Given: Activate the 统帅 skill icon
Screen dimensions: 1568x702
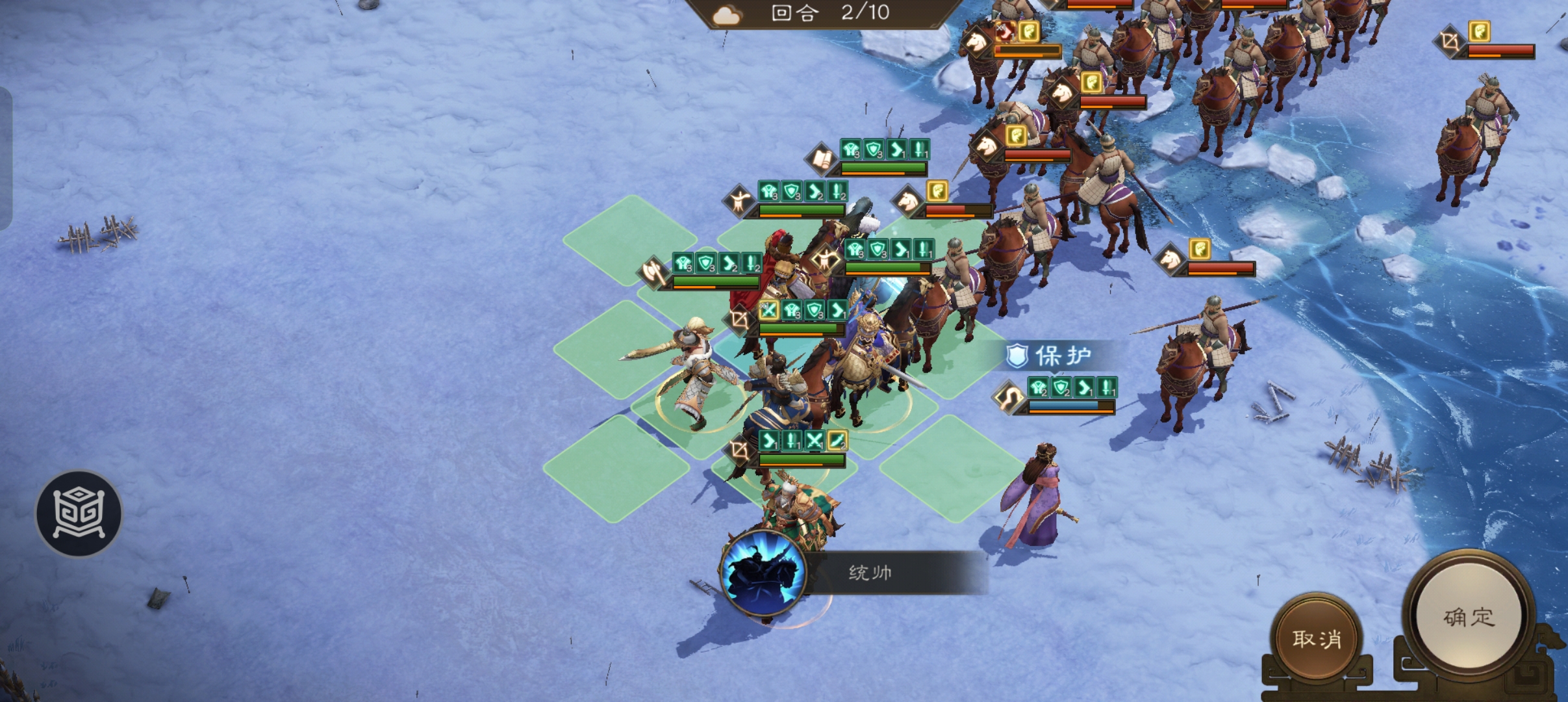Looking at the screenshot, I should (x=764, y=573).
